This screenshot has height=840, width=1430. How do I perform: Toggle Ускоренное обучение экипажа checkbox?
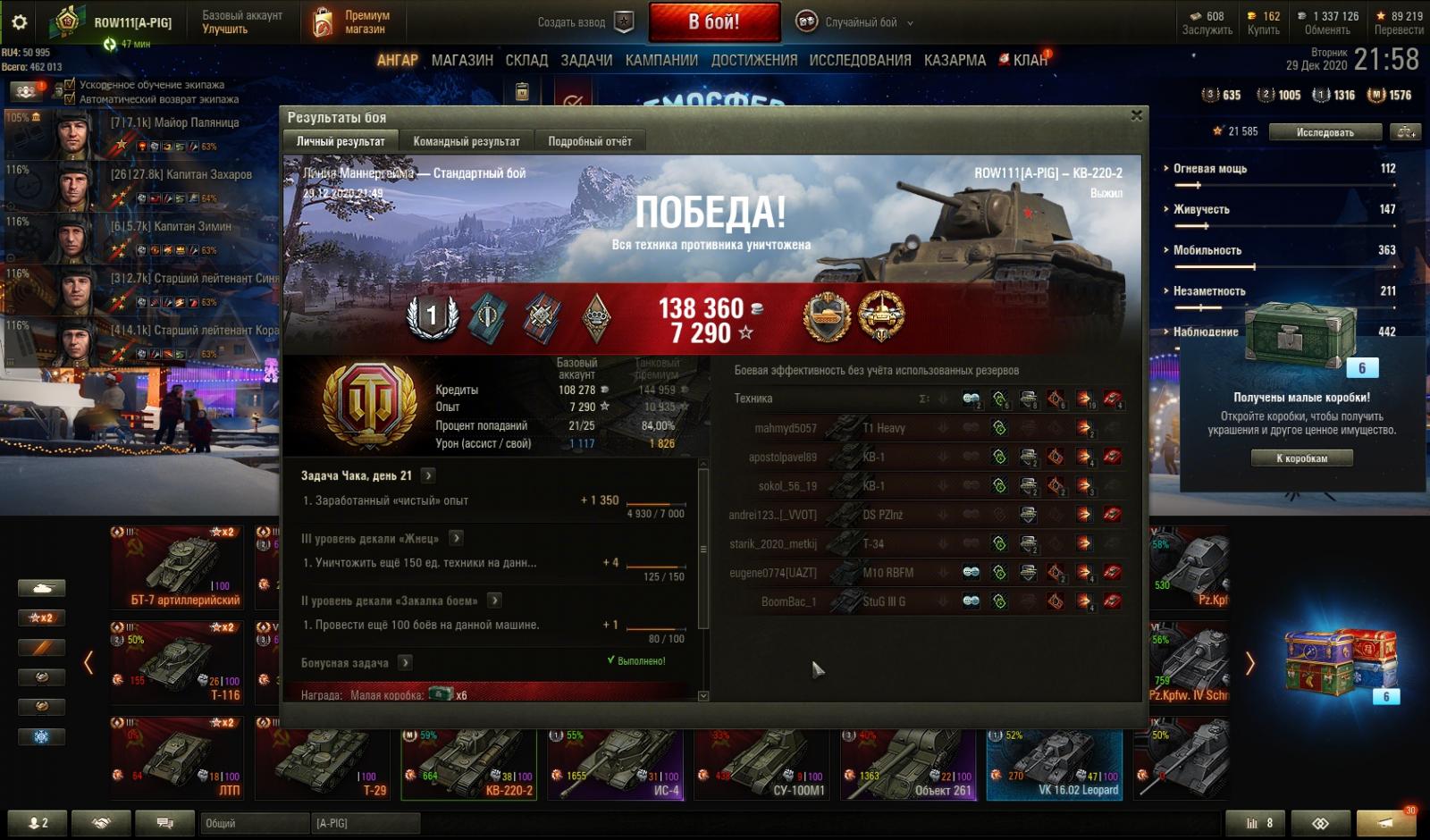pyautogui.click(x=71, y=85)
